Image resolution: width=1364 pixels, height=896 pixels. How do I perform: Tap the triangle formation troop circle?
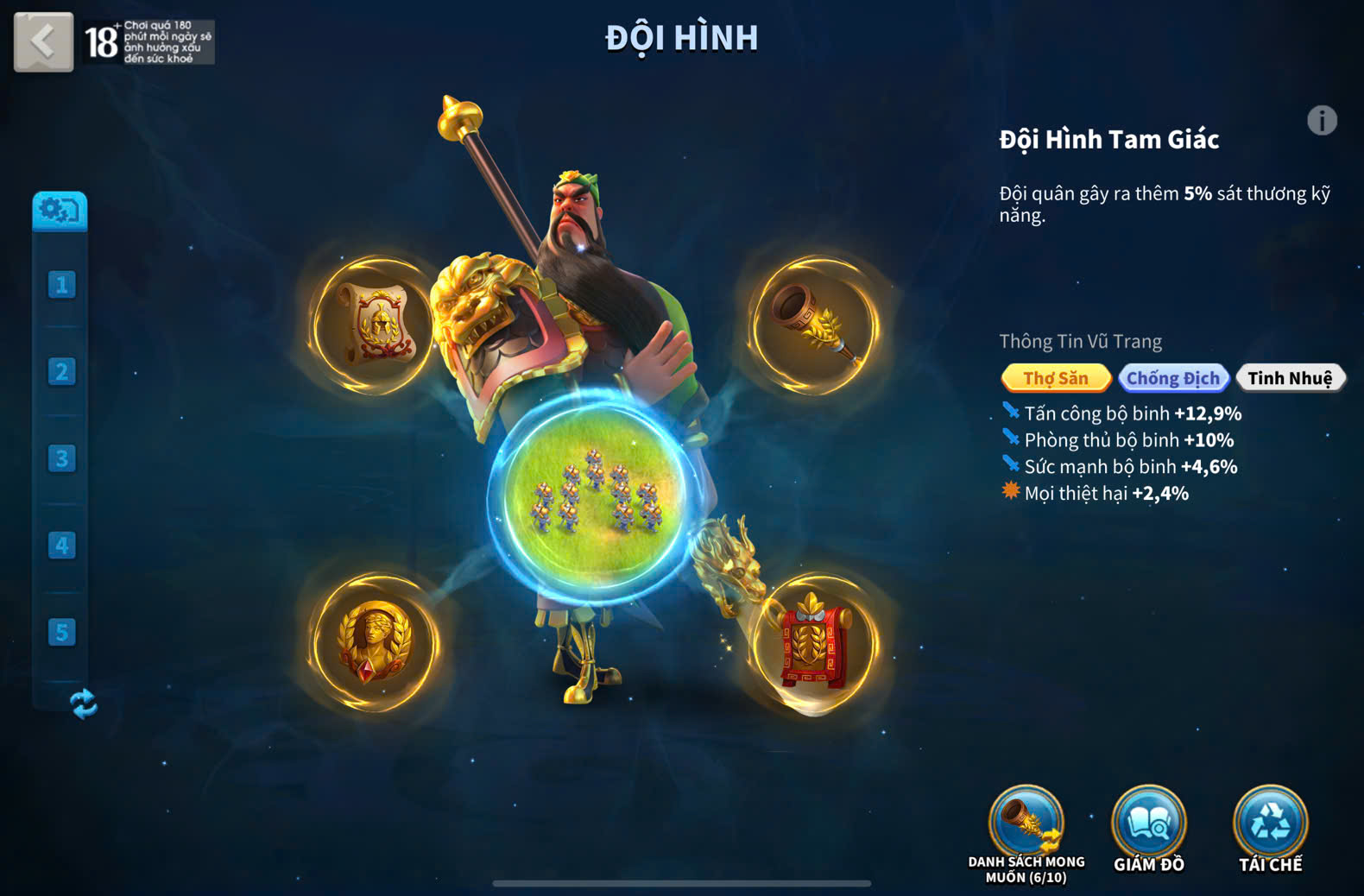(x=595, y=498)
